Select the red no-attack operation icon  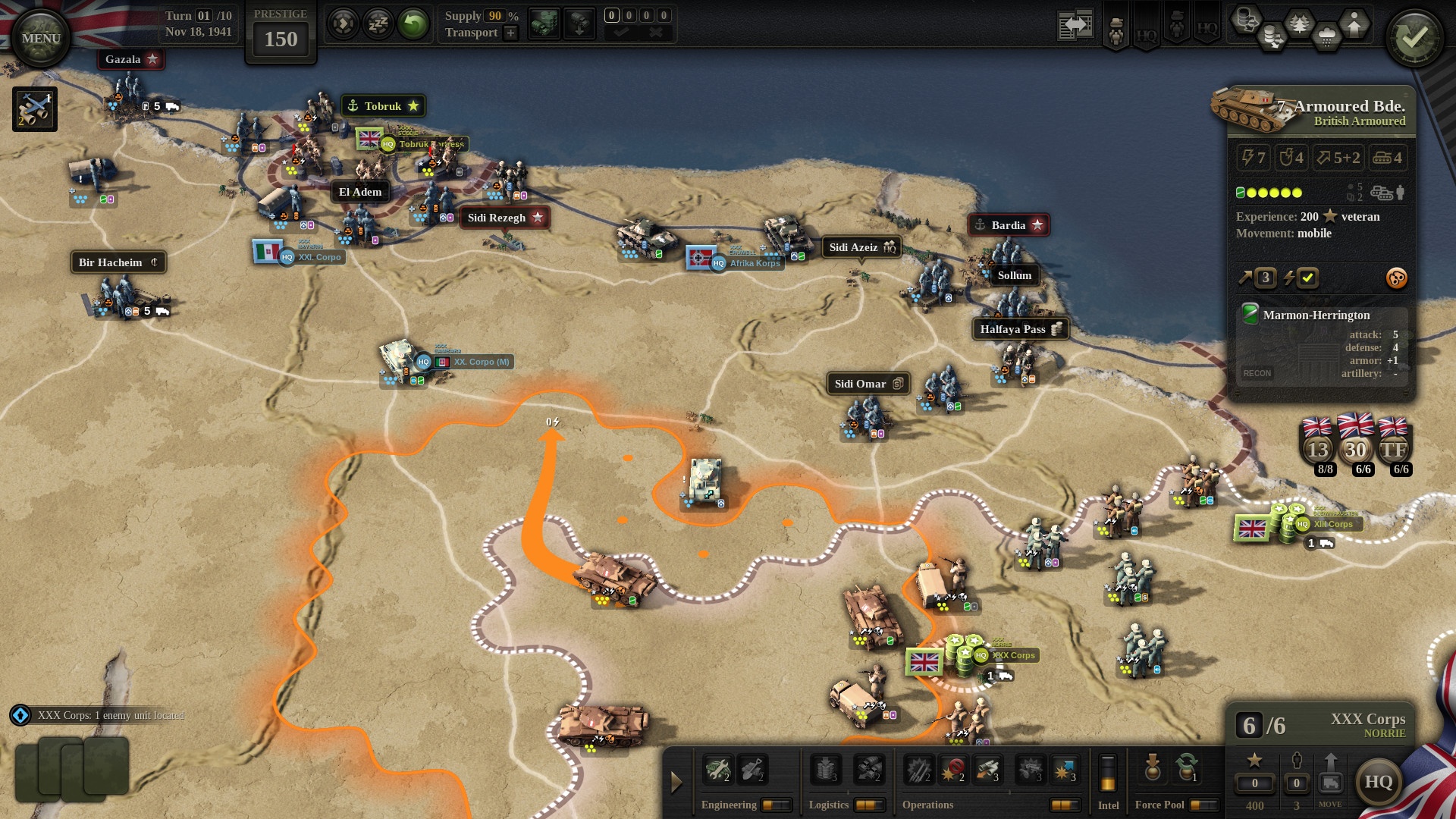pyautogui.click(x=953, y=770)
